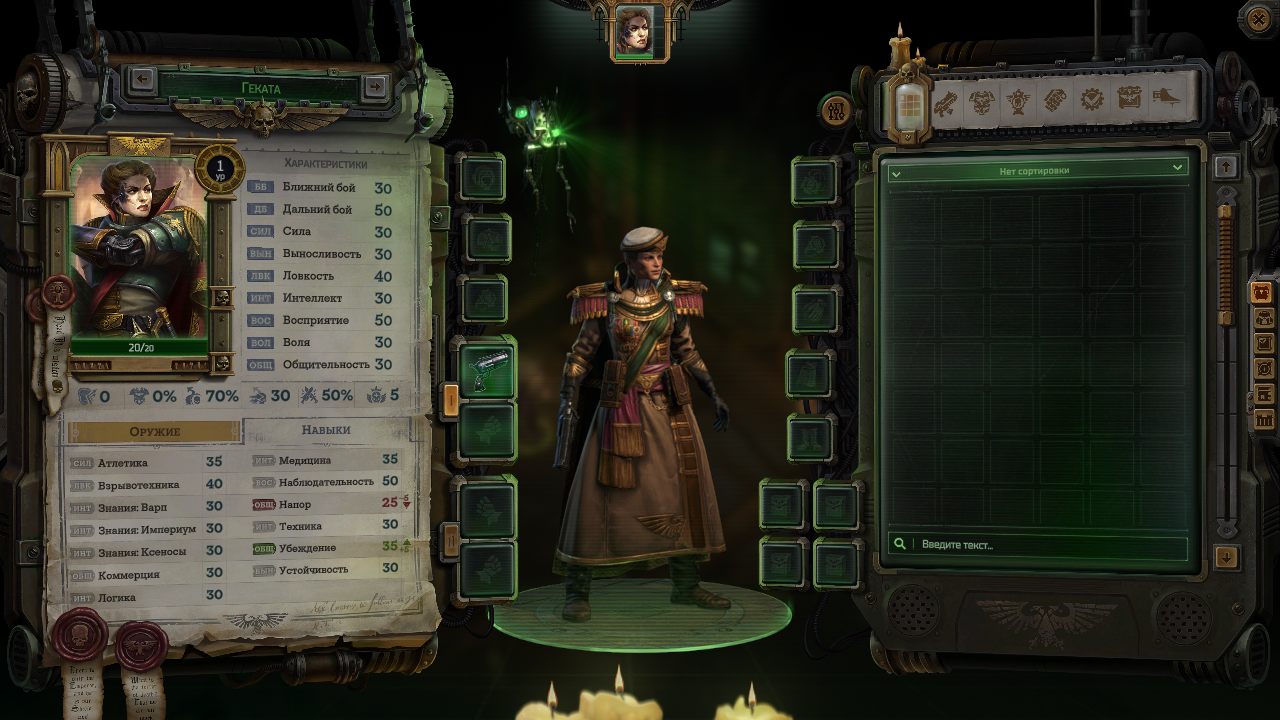Click the equipped pistol weapon slot
Screen dimensions: 1280x720
[x=487, y=368]
